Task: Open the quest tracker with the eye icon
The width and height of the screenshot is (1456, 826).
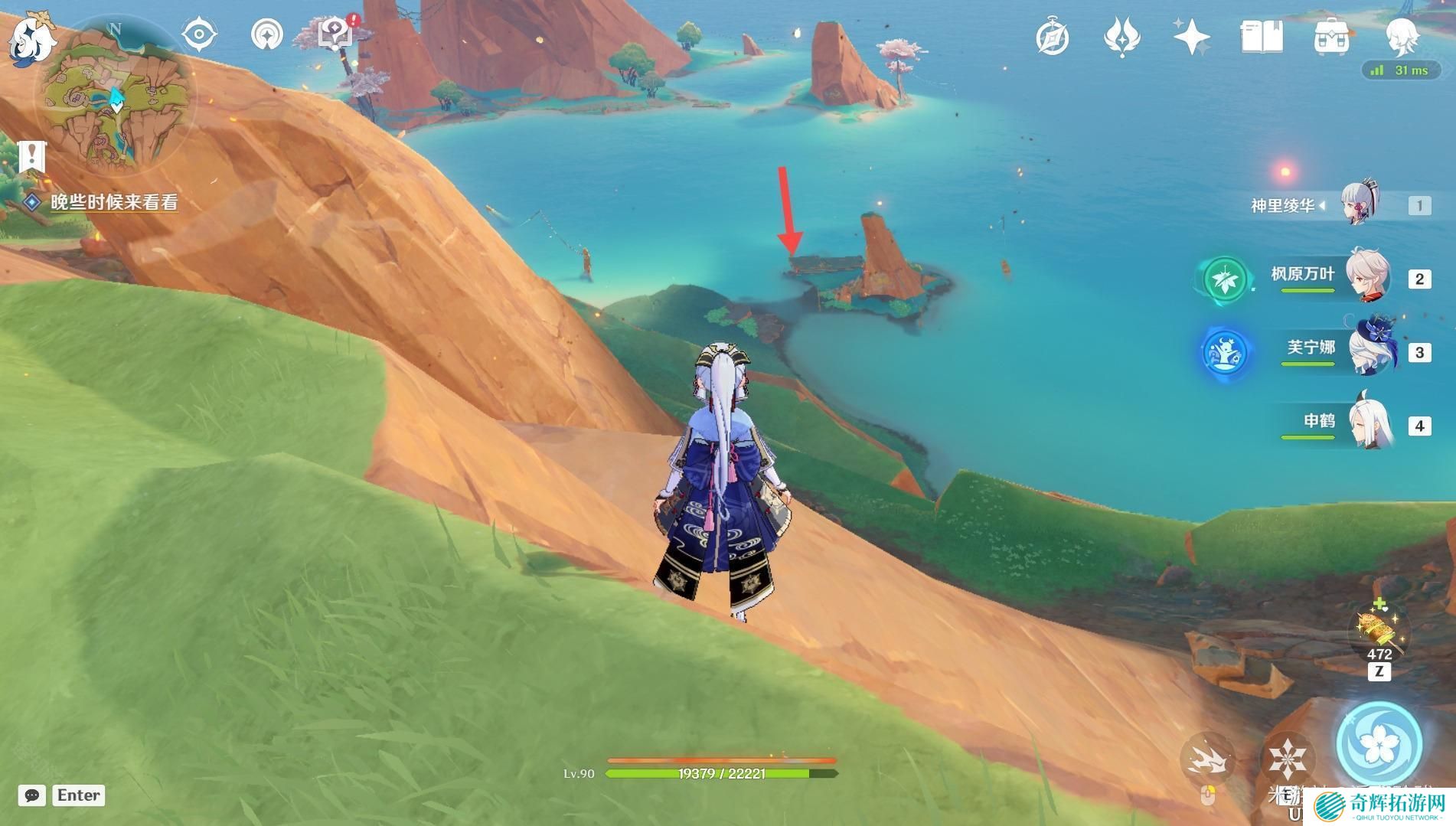Action: pos(199,34)
